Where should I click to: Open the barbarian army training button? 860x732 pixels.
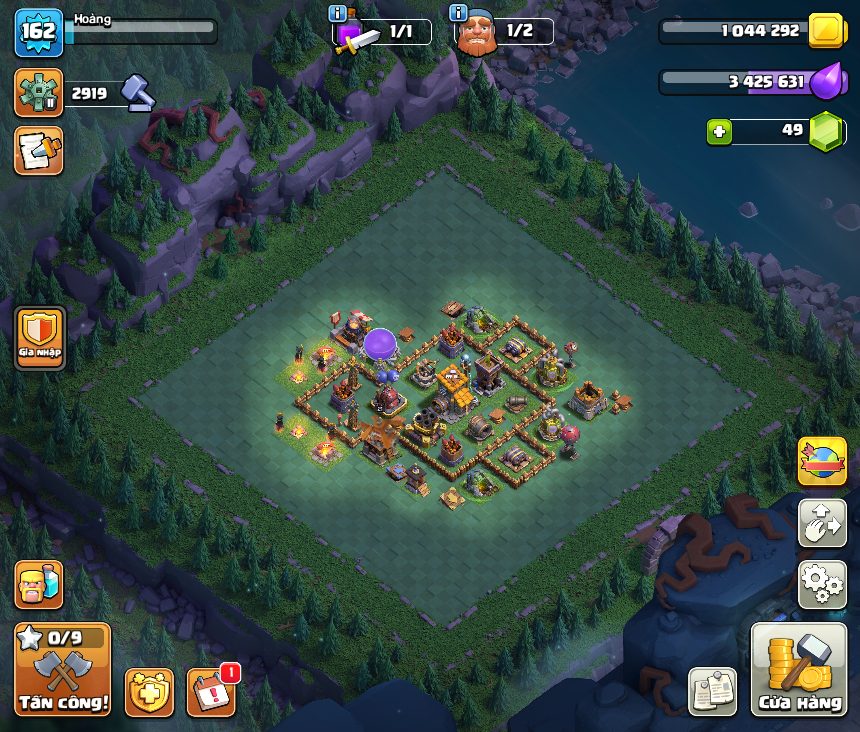pyautogui.click(x=38, y=585)
